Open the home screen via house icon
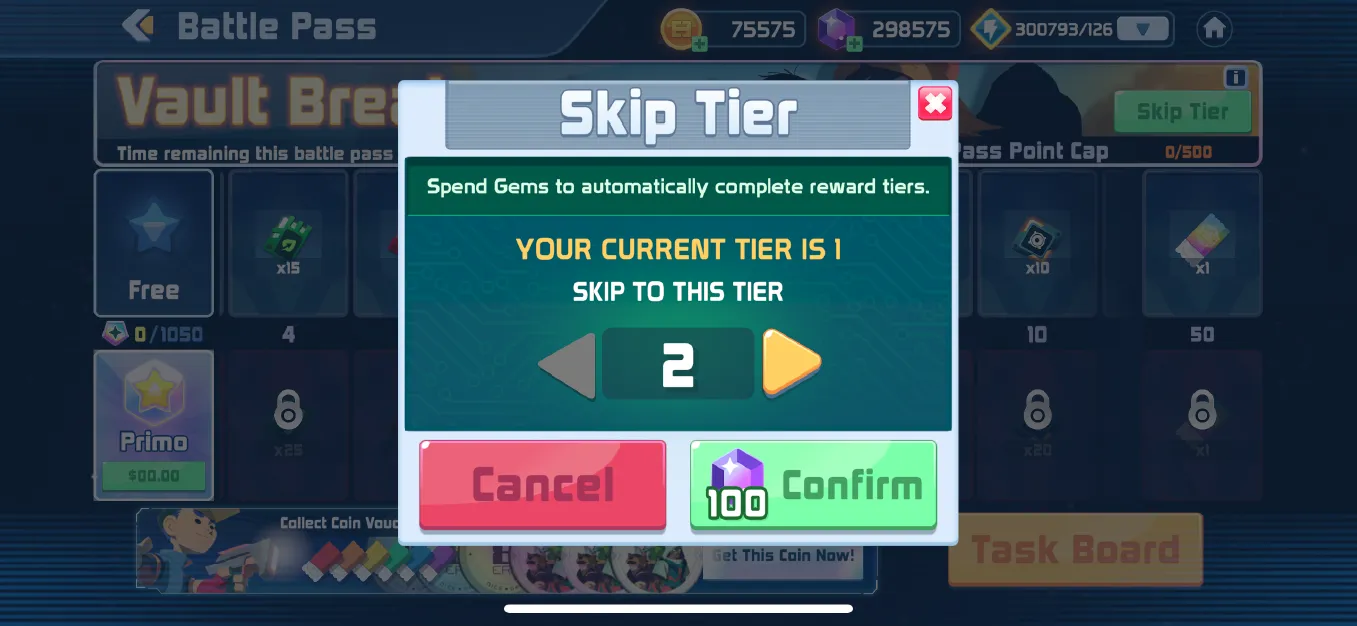Viewport: 1357px width, 626px height. click(x=1214, y=29)
